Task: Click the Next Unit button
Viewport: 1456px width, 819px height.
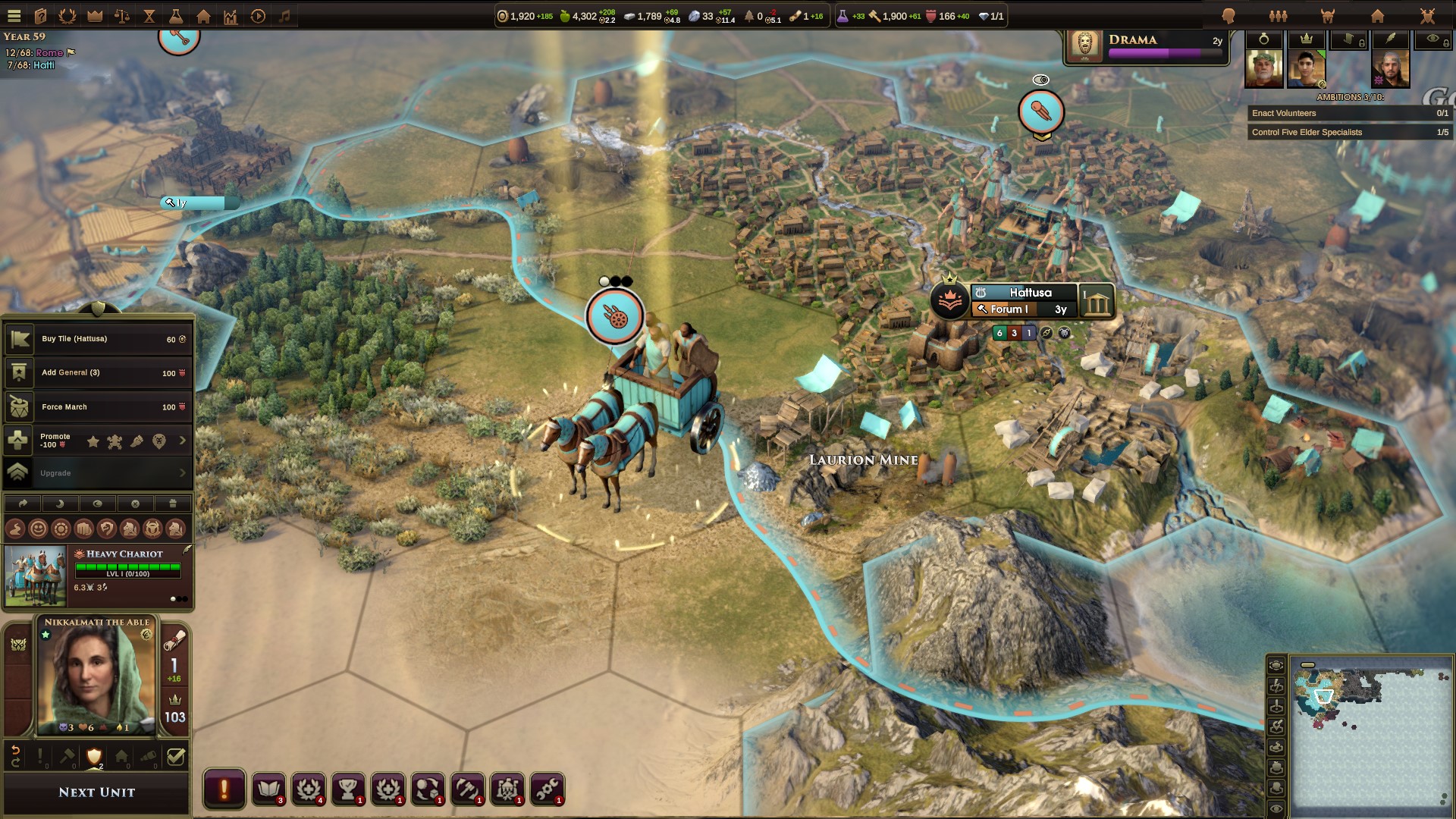Action: 96,792
